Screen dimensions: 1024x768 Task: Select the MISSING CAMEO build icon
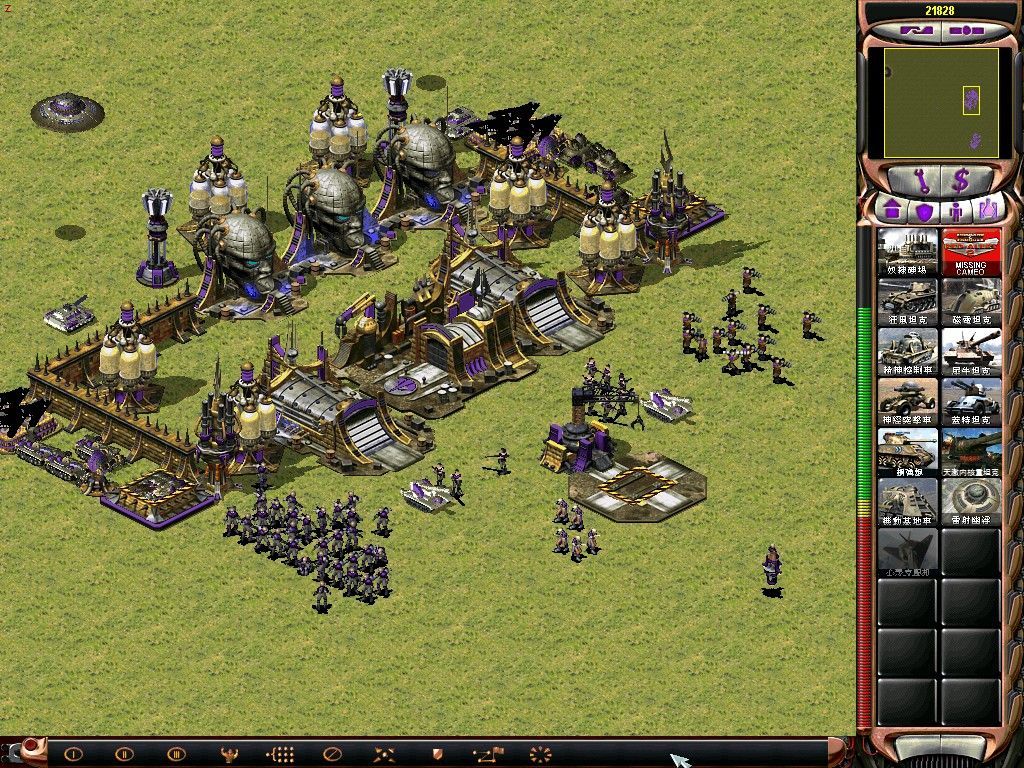point(970,253)
